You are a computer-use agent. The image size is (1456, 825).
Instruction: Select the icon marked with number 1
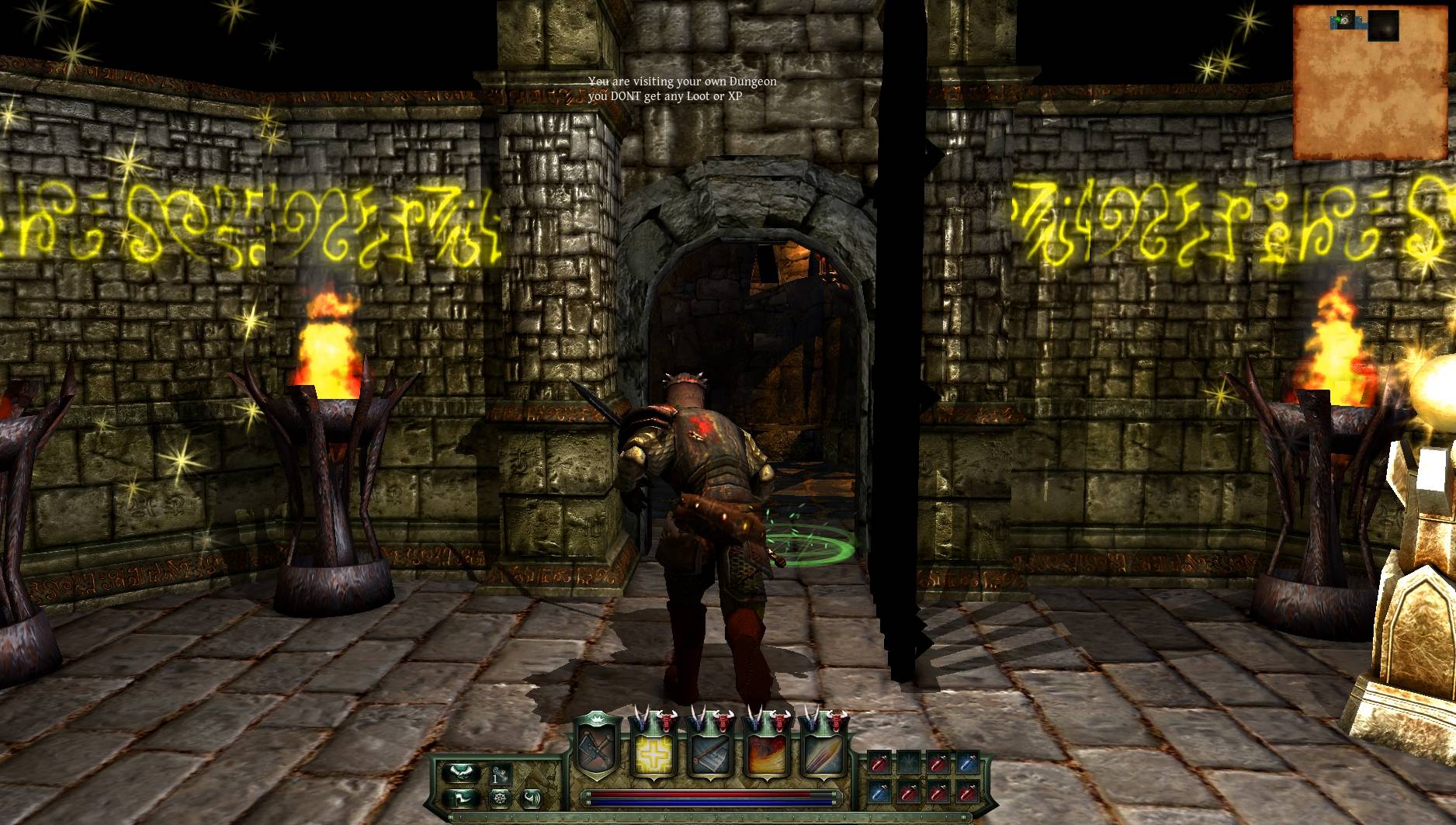point(500,775)
